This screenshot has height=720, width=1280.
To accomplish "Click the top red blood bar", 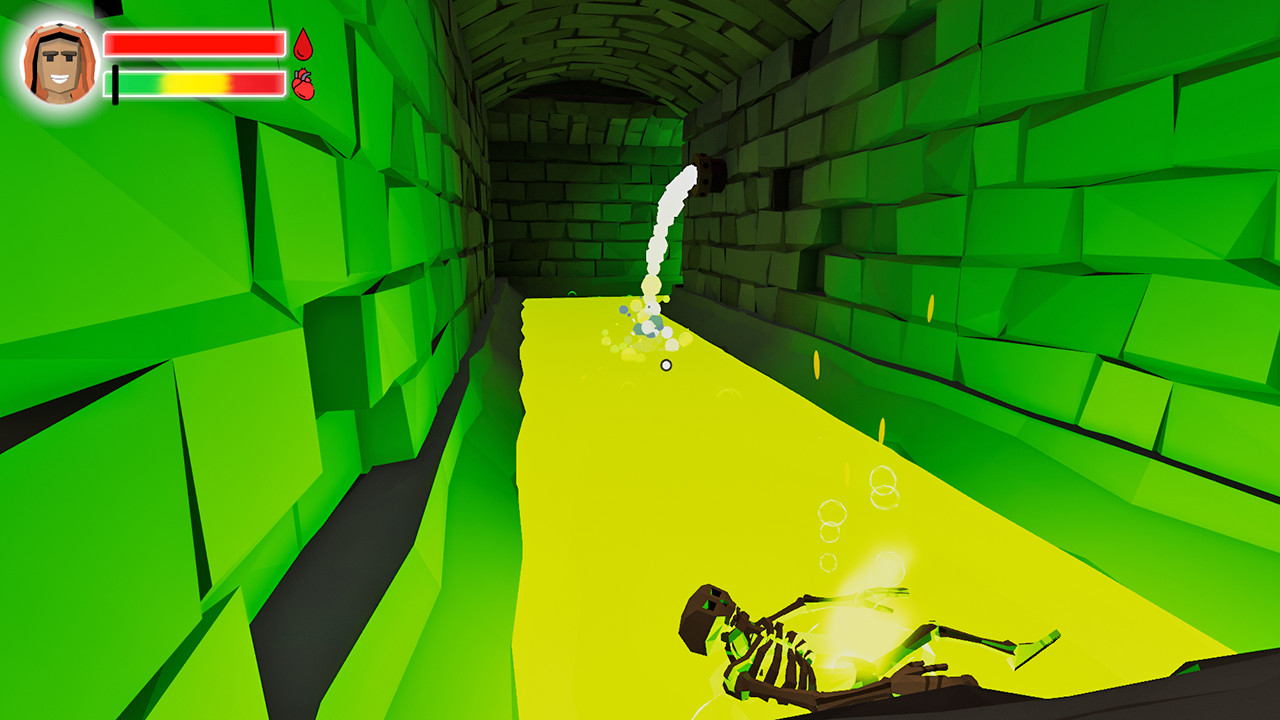I will click(195, 44).
